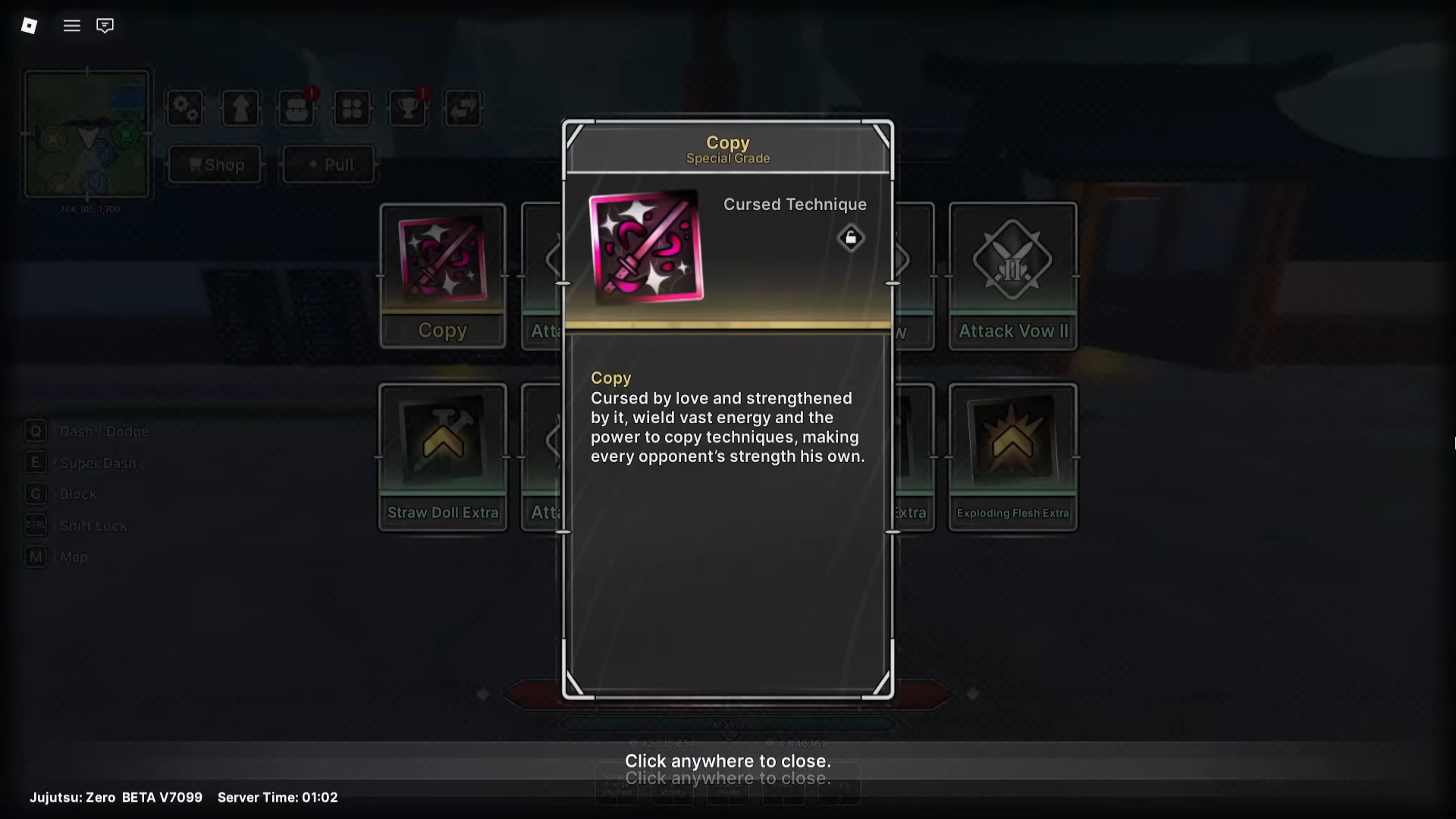Screen dimensions: 1456x819
Task: Open the Pull button
Action: click(329, 165)
